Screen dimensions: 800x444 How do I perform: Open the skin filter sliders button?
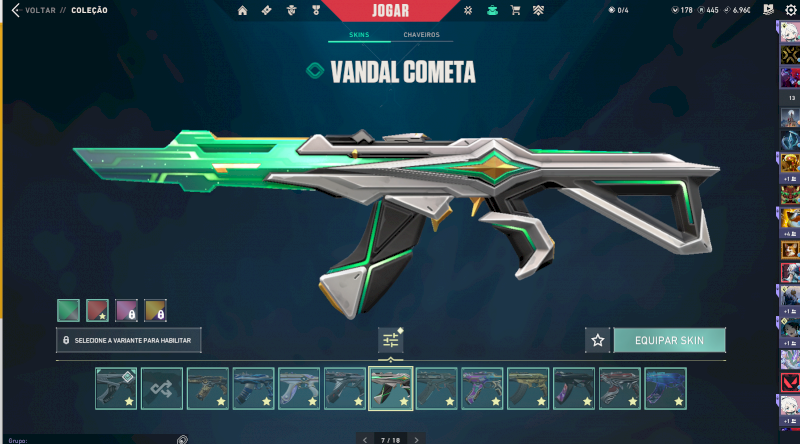click(391, 340)
